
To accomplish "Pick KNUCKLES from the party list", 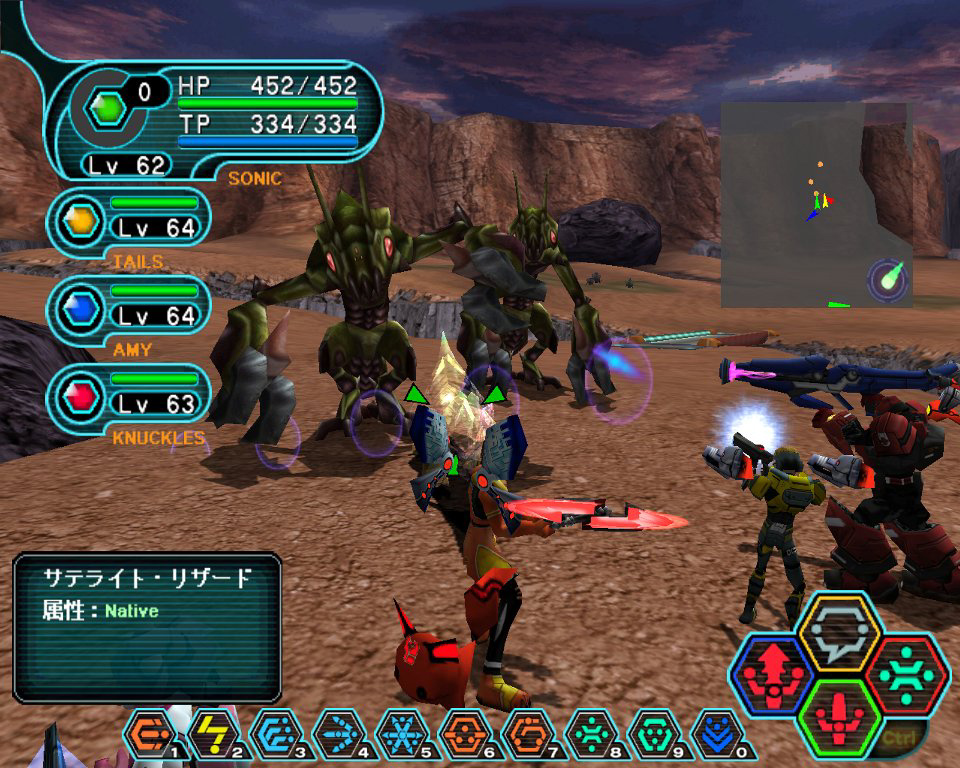I will (131, 396).
